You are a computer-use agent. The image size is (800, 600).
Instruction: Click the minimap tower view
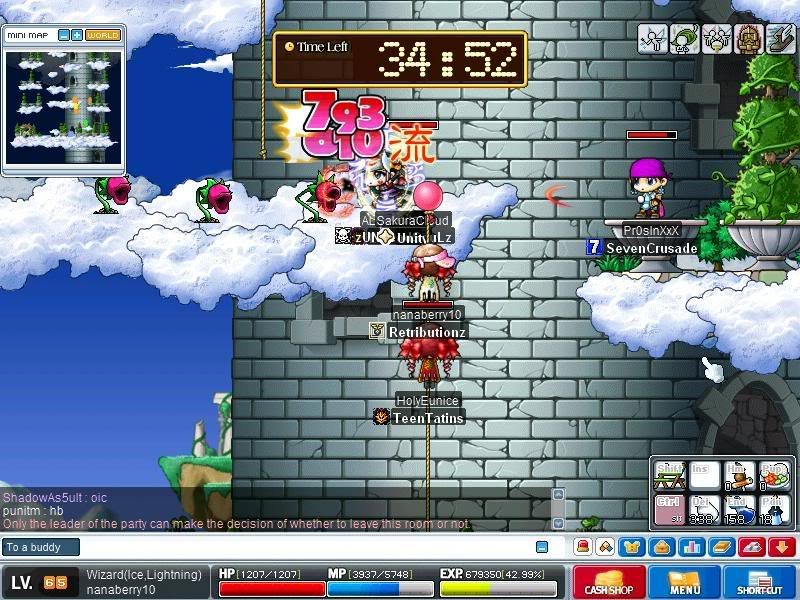[x=65, y=106]
